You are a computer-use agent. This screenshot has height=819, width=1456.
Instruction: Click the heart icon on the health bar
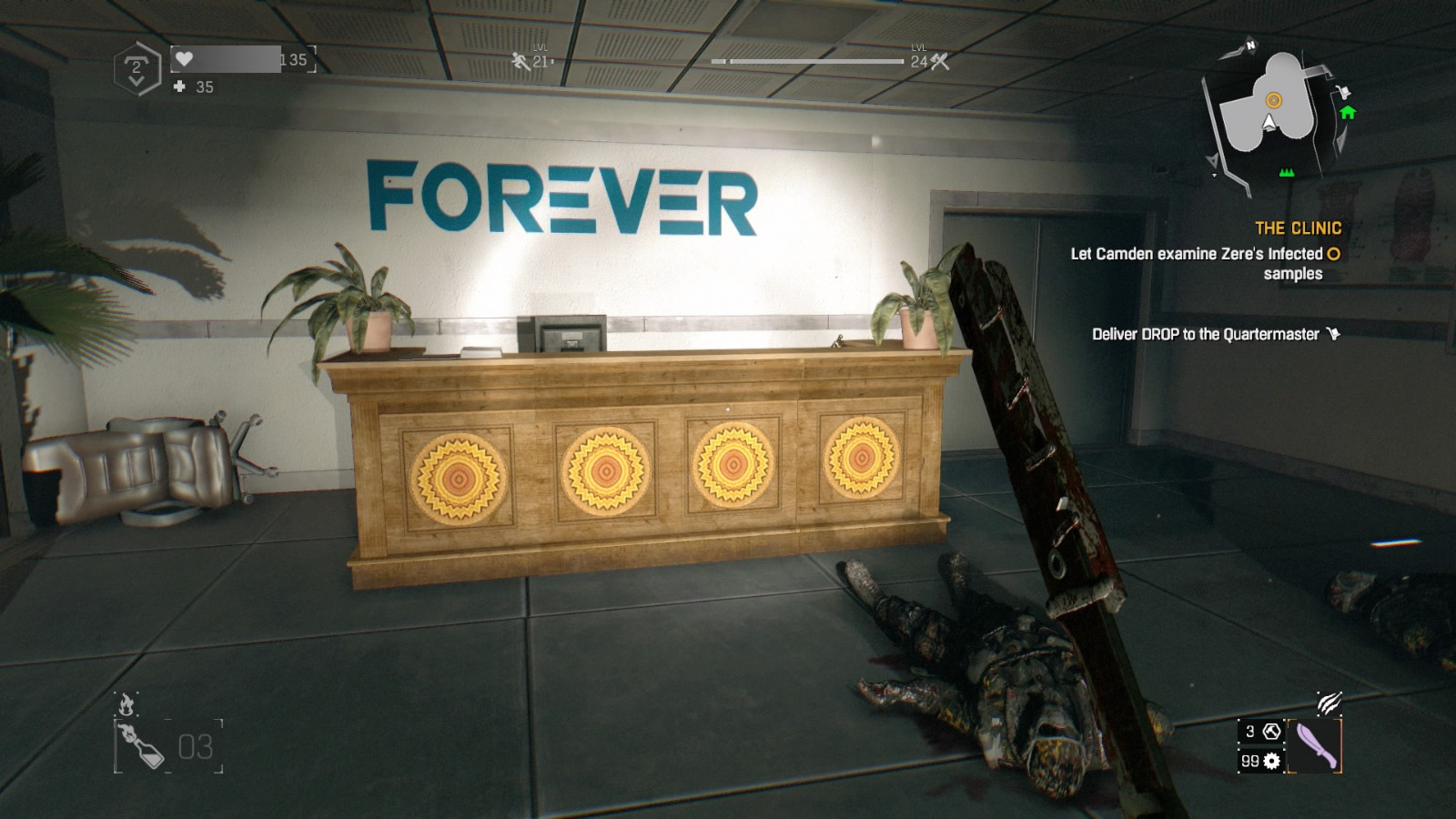pos(185,57)
